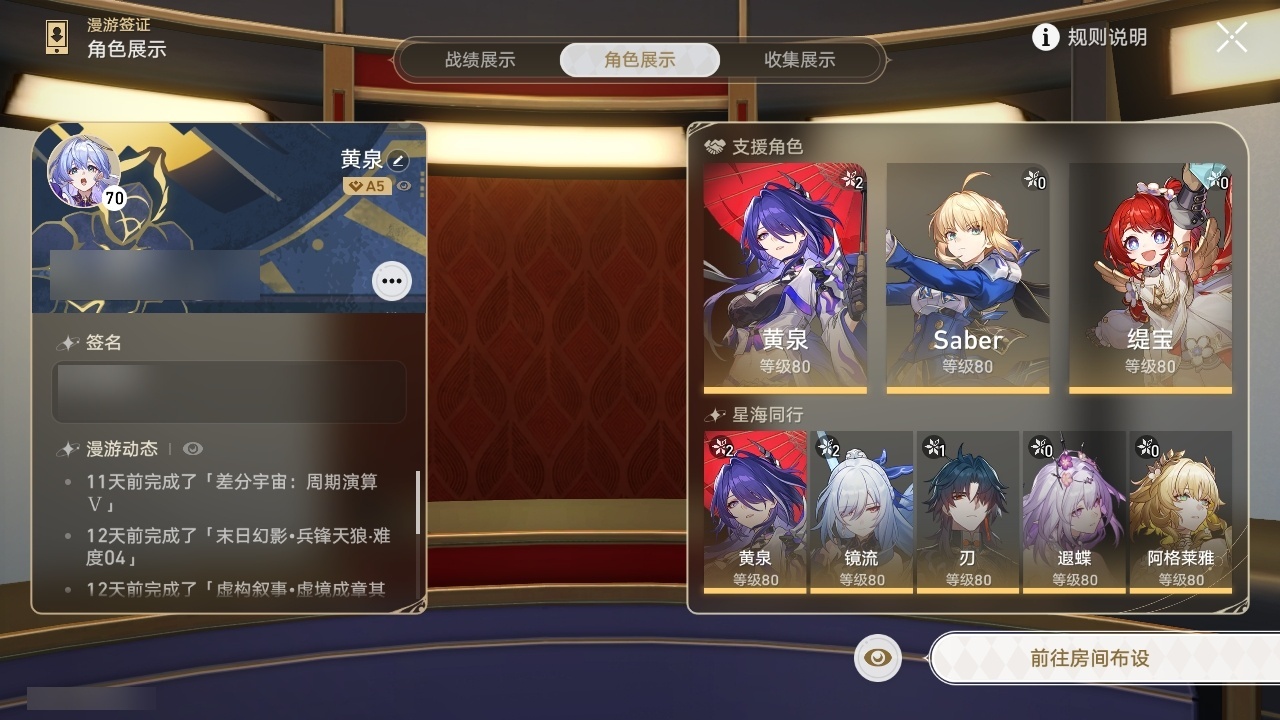Click the sparkle icon beside 漫游动态 header
Image resolution: width=1280 pixels, height=720 pixels.
click(68, 449)
